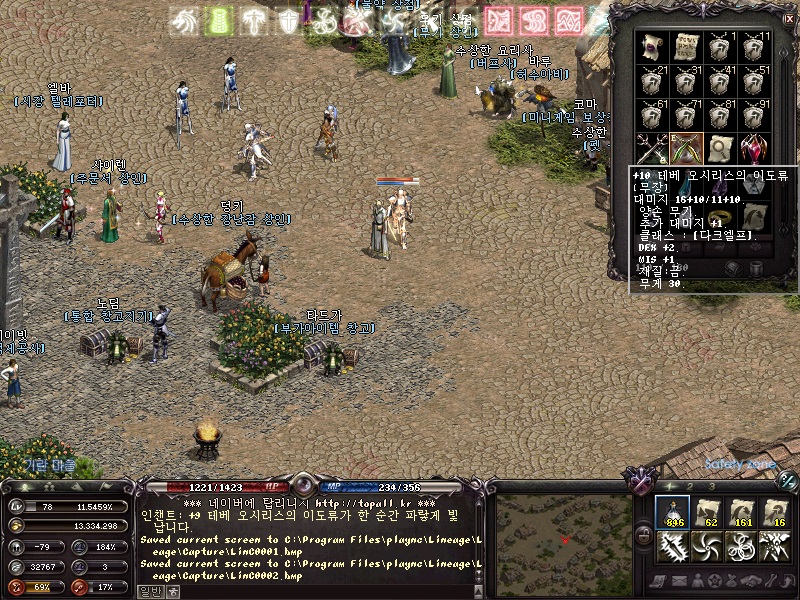Screen dimensions: 800x600
Task: Use the scroll hotbar slot showing 16
Action: (x=775, y=513)
